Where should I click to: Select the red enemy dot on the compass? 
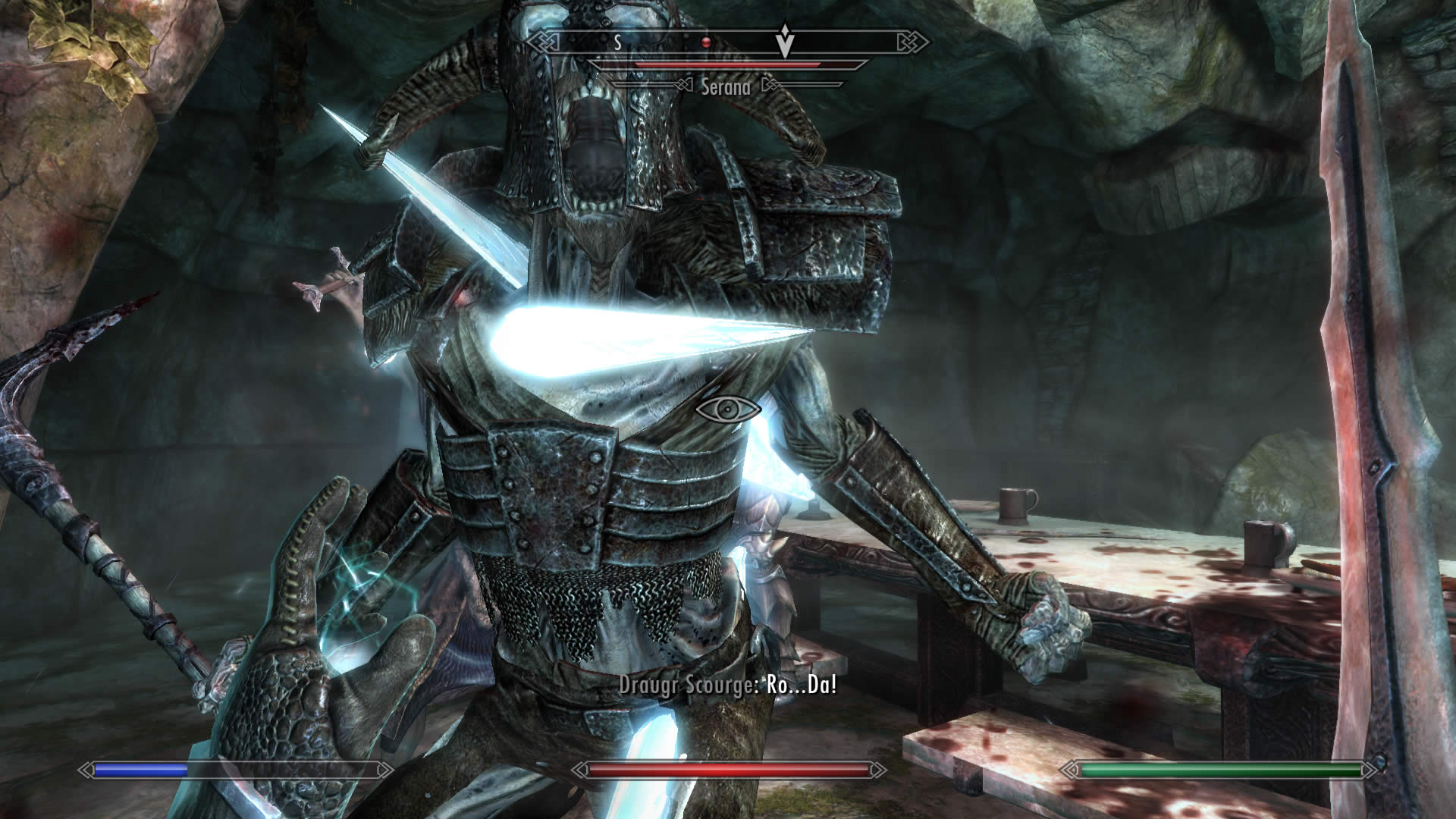point(705,42)
